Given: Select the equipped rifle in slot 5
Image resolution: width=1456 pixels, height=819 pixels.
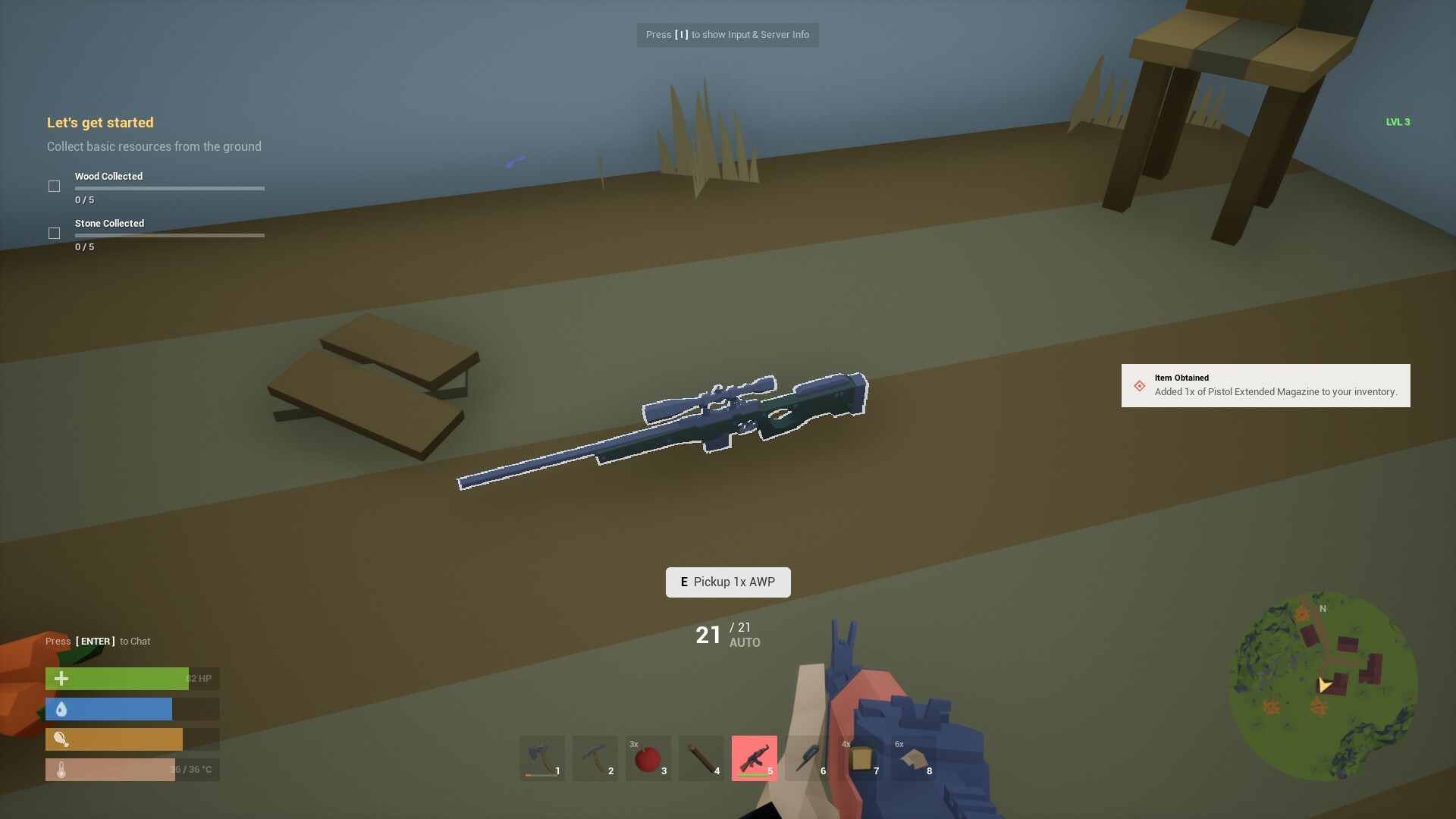Looking at the screenshot, I should pos(754,758).
